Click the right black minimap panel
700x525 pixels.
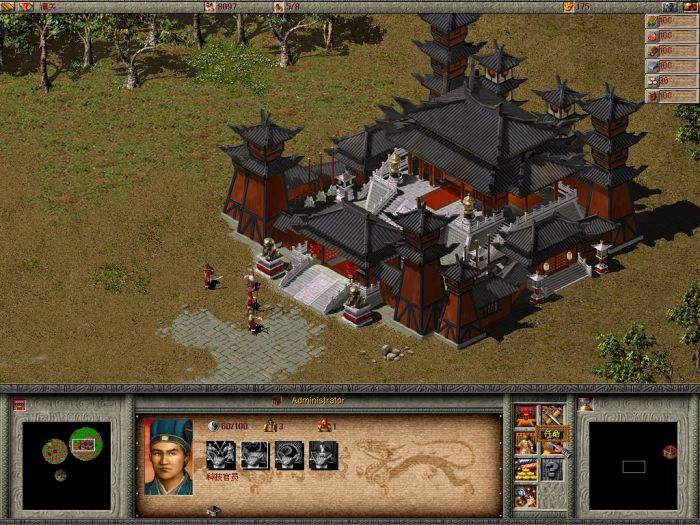(633, 464)
